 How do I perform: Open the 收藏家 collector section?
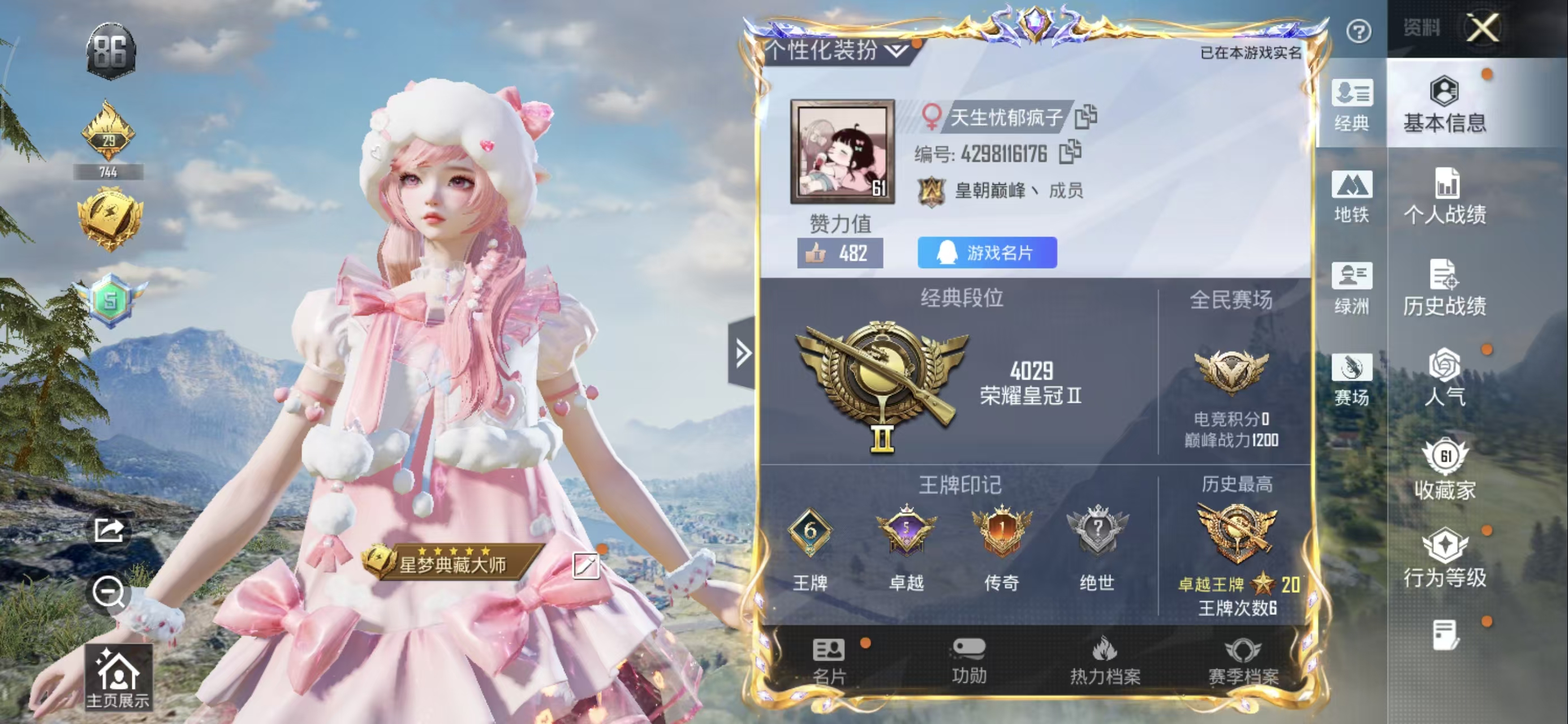[1444, 469]
